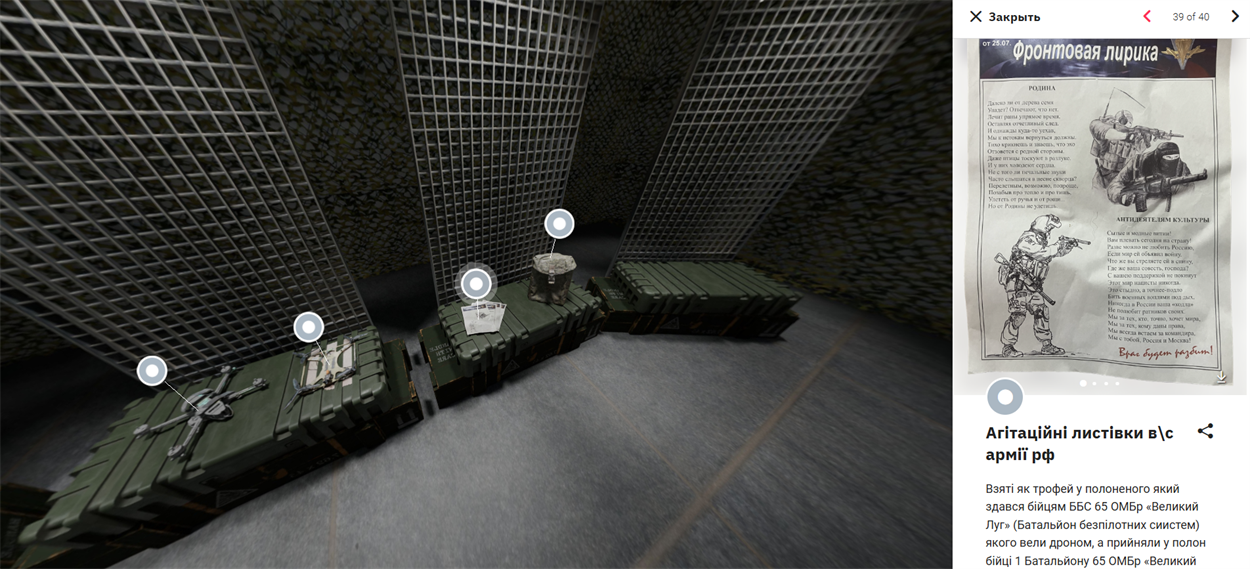Select the hotspot marker above the leaflets

pyautogui.click(x=476, y=284)
